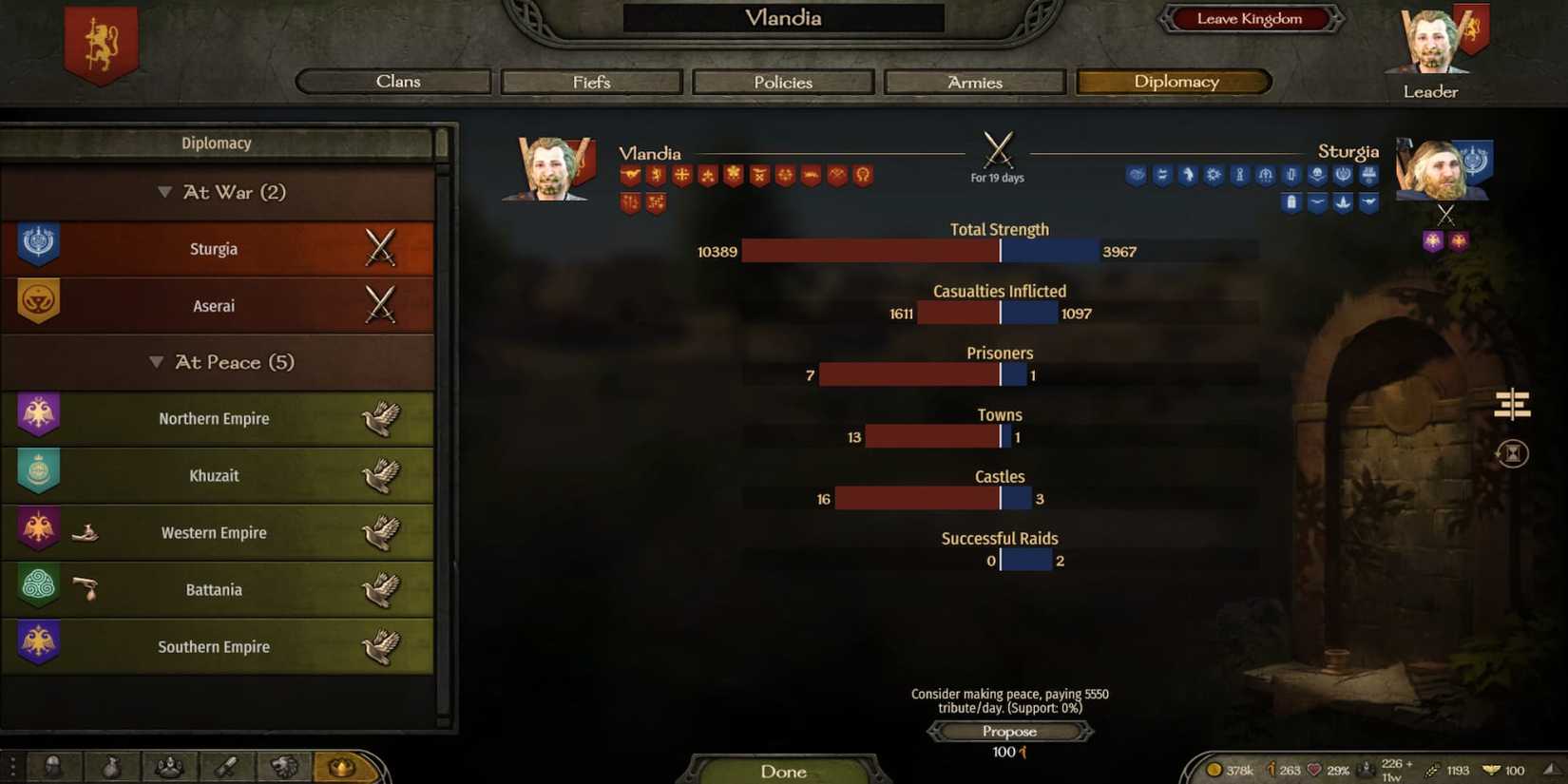Screen dimensions: 1568x784
Task: Open quests with the quill icon
Action: tap(227, 766)
